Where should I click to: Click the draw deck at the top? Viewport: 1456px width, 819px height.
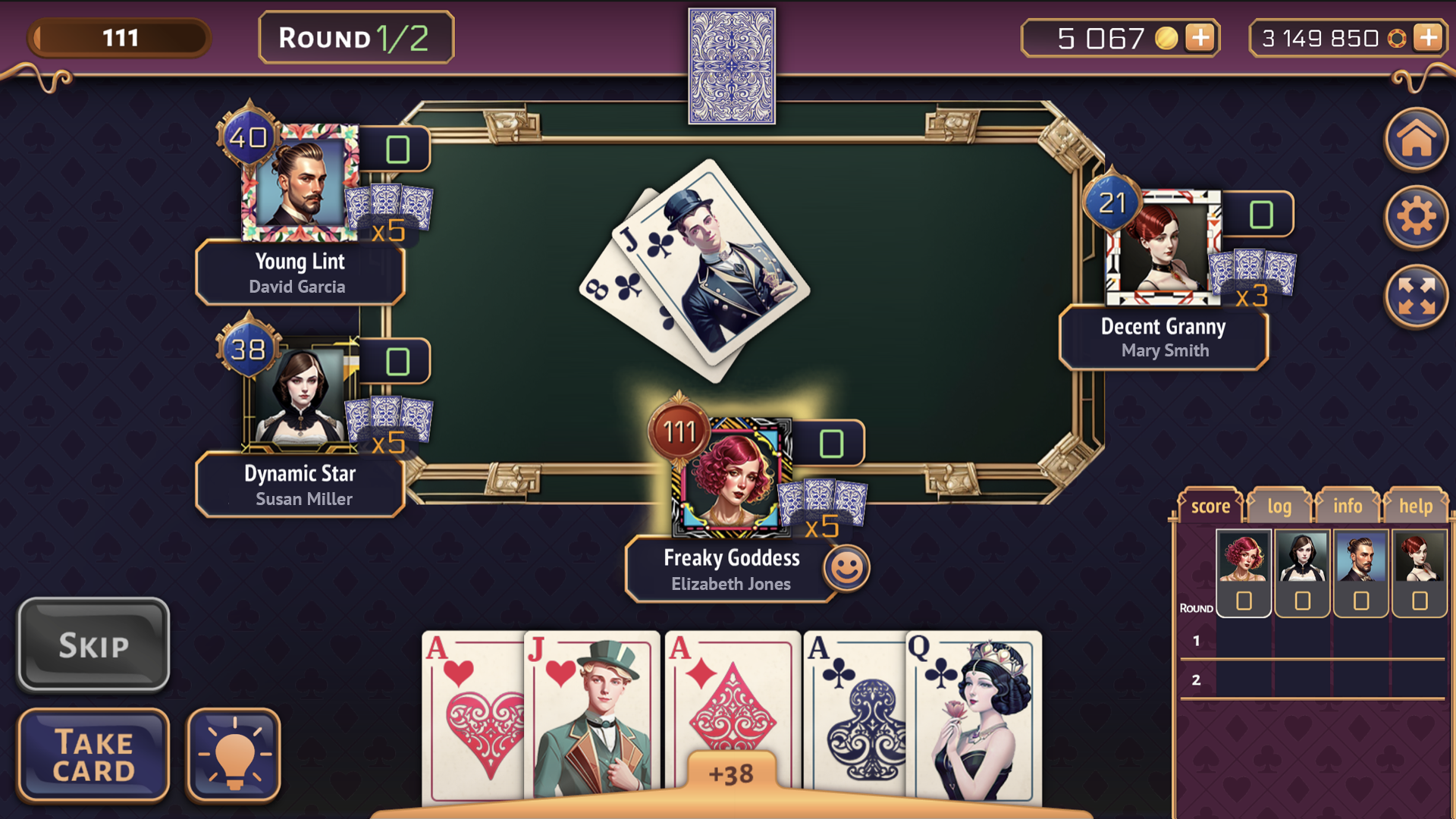click(x=731, y=64)
